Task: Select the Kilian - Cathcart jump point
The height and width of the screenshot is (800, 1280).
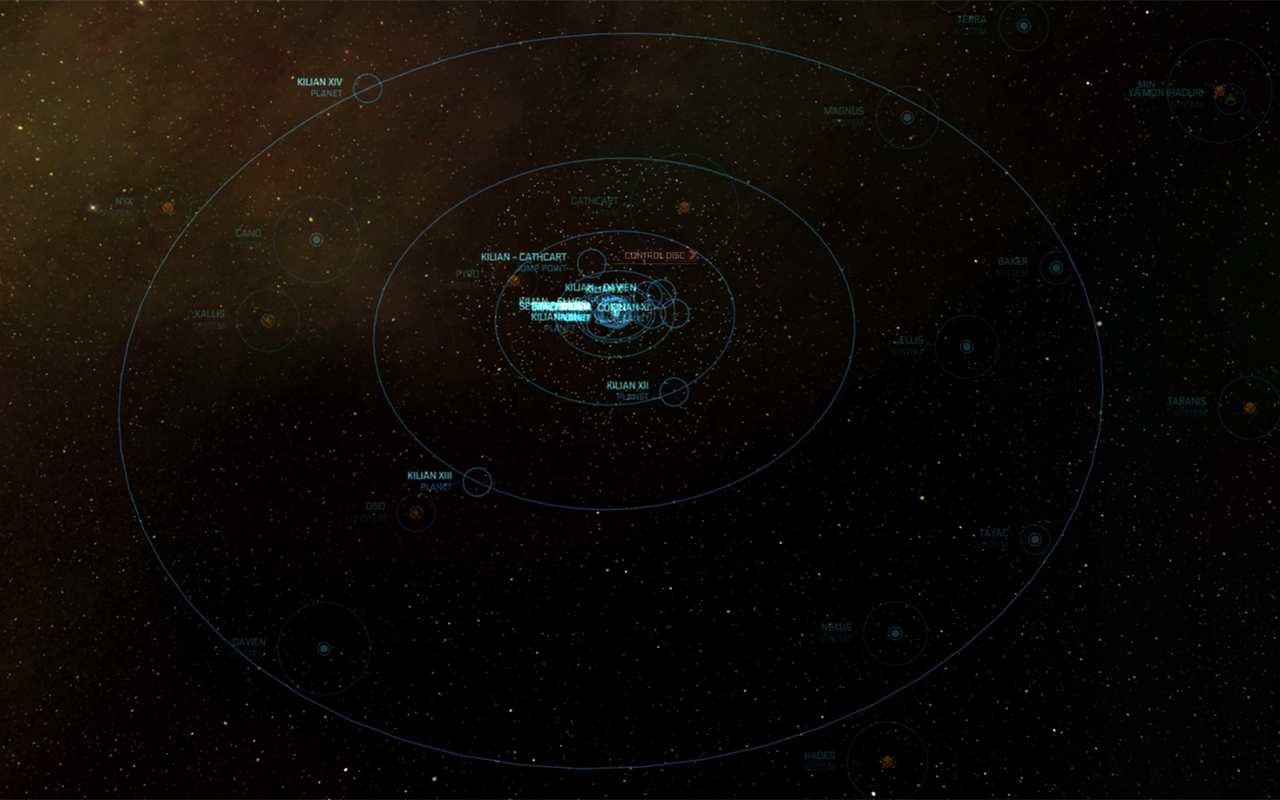Action: pyautogui.click(x=591, y=263)
